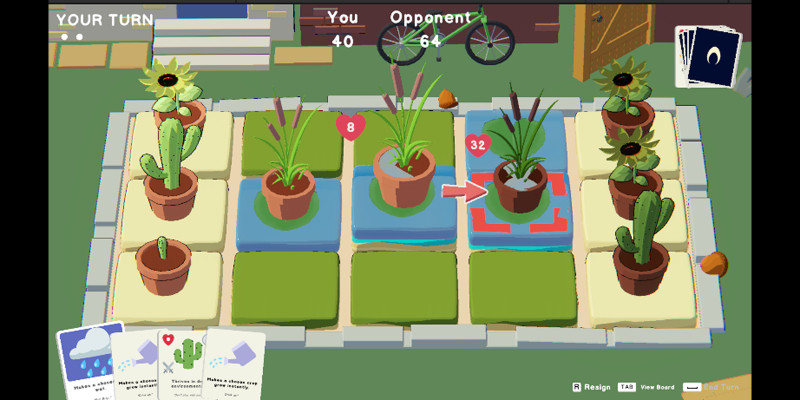
Task: Select the rain cloud card in hand
Action: pyautogui.click(x=90, y=360)
